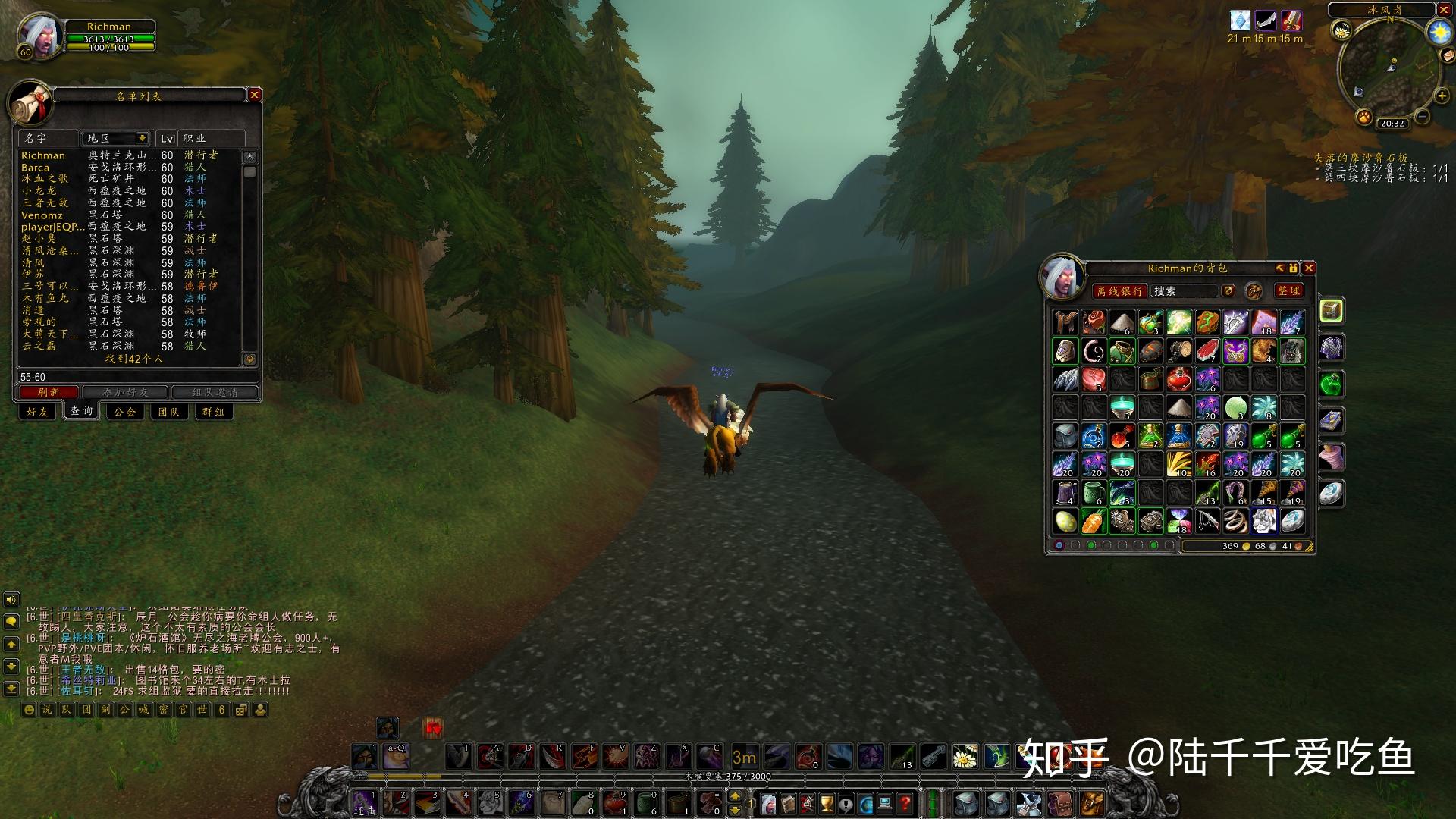Open the 公会 guild tab
This screenshot has width=1456, height=819.
point(125,412)
